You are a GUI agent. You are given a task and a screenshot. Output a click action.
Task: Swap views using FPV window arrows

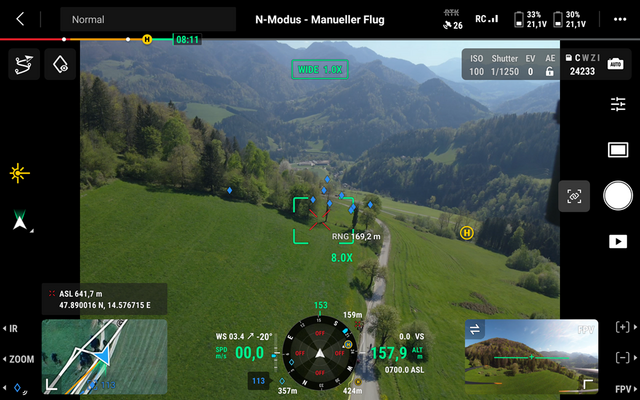475,329
